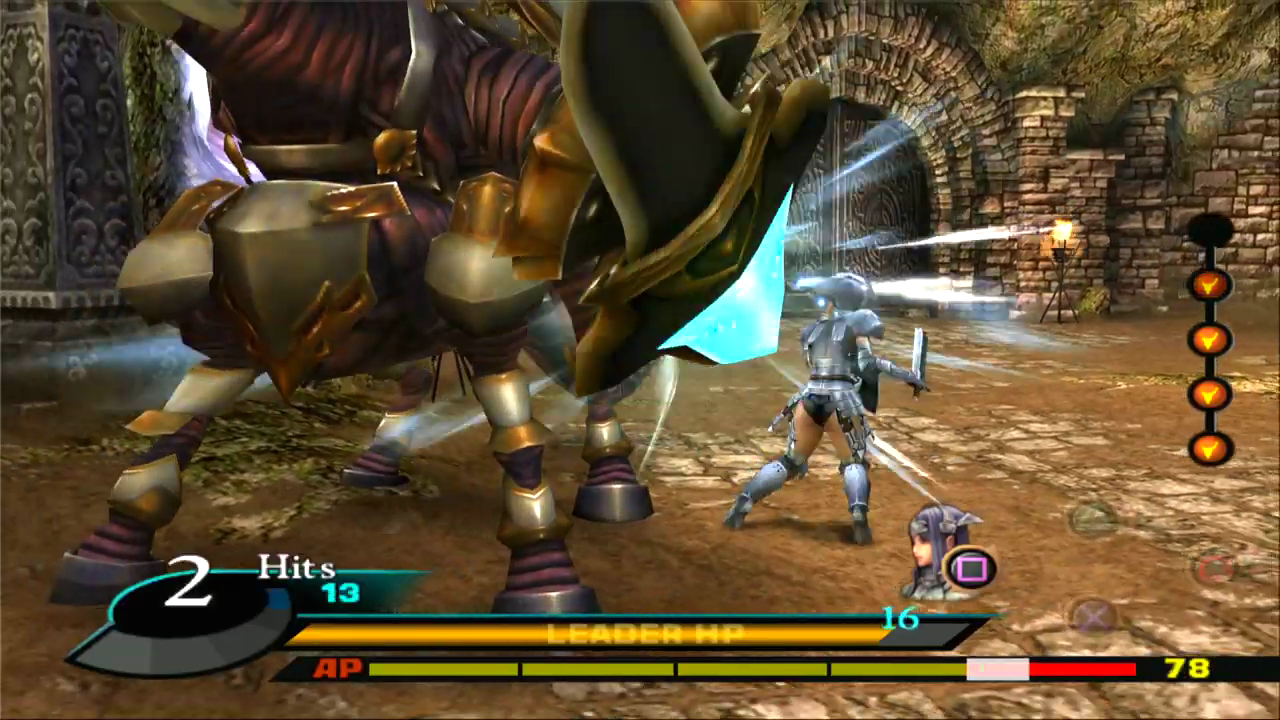The width and height of the screenshot is (1280, 720).
Task: Tap the faint red circle overlay button
Action: click(1214, 569)
